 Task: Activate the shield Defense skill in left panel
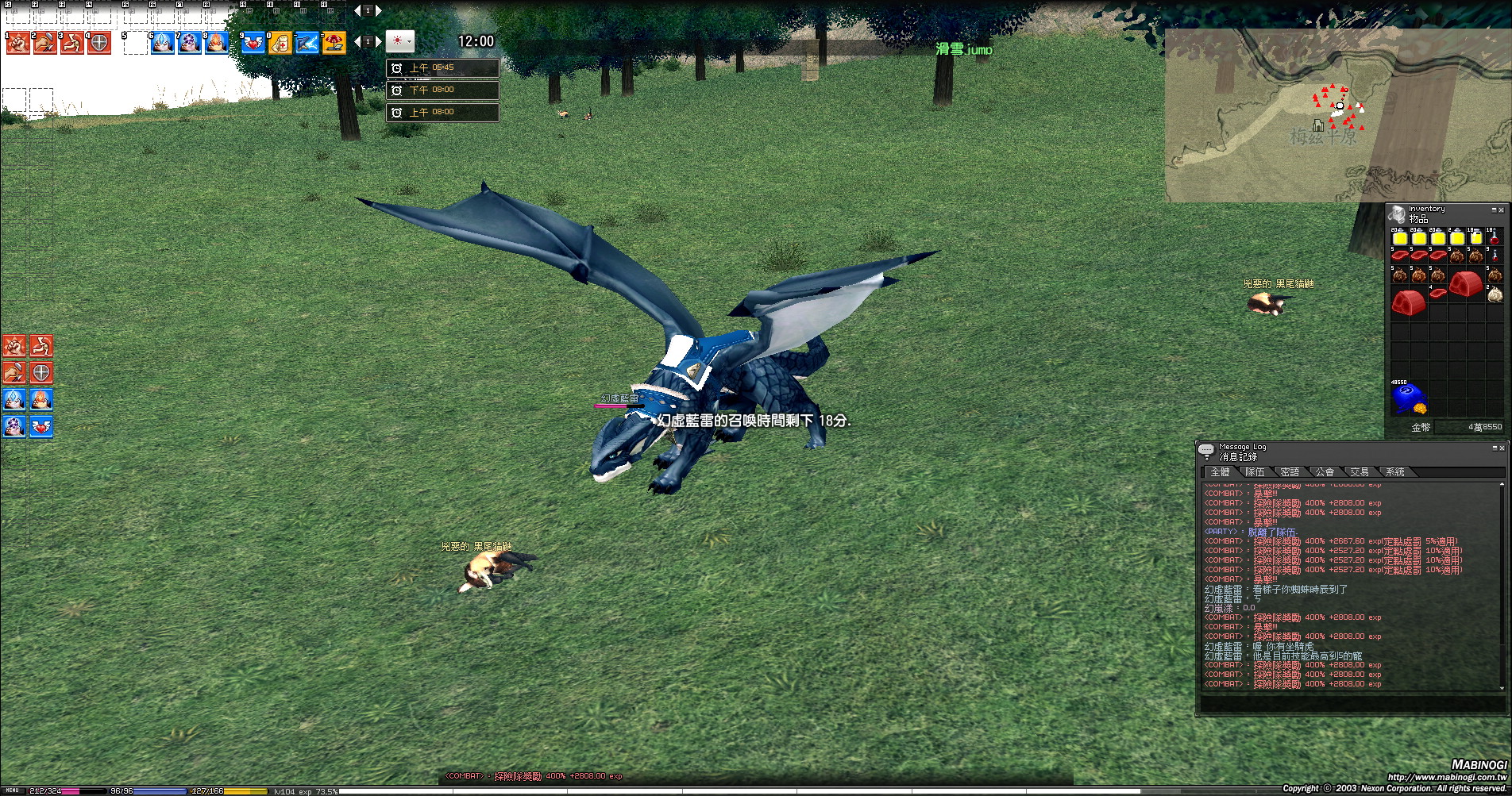[41, 372]
